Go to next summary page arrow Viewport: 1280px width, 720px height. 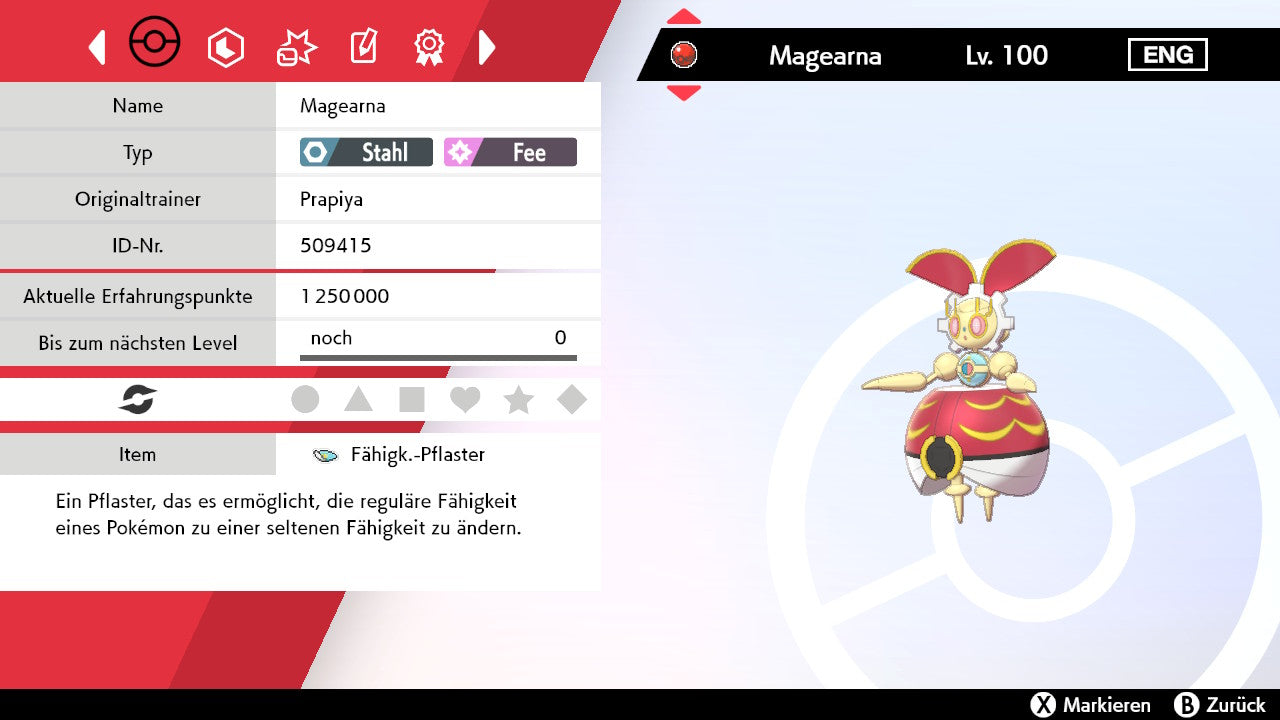coord(487,47)
